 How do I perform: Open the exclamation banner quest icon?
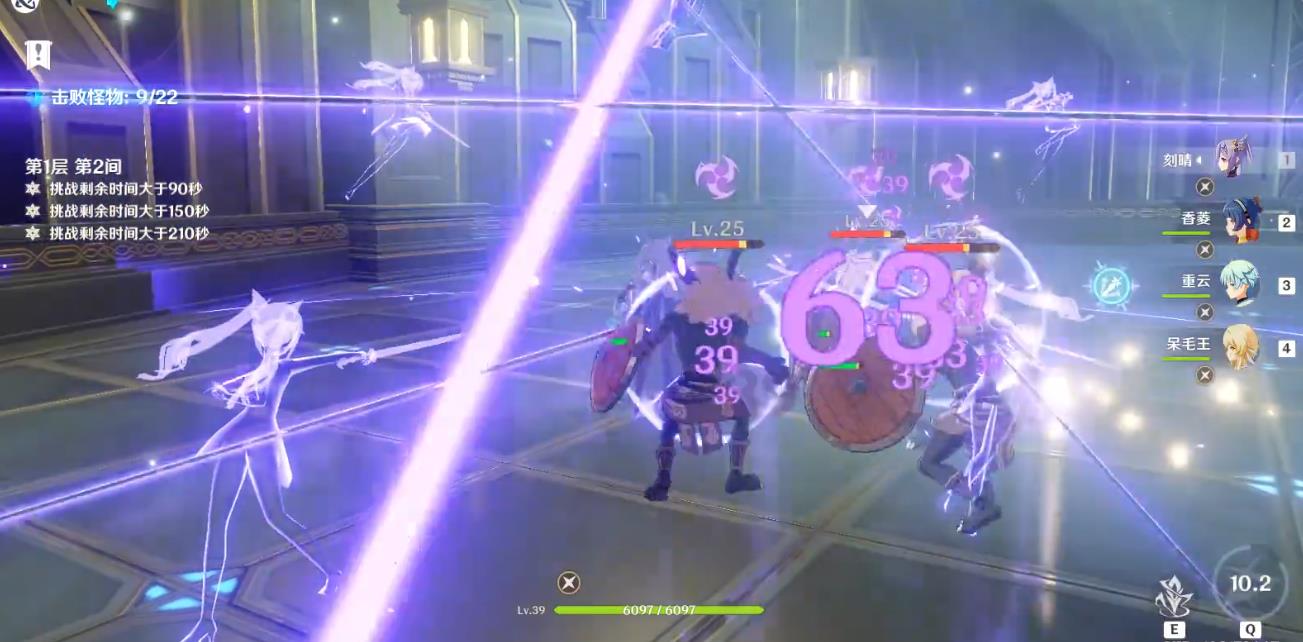click(x=38, y=54)
